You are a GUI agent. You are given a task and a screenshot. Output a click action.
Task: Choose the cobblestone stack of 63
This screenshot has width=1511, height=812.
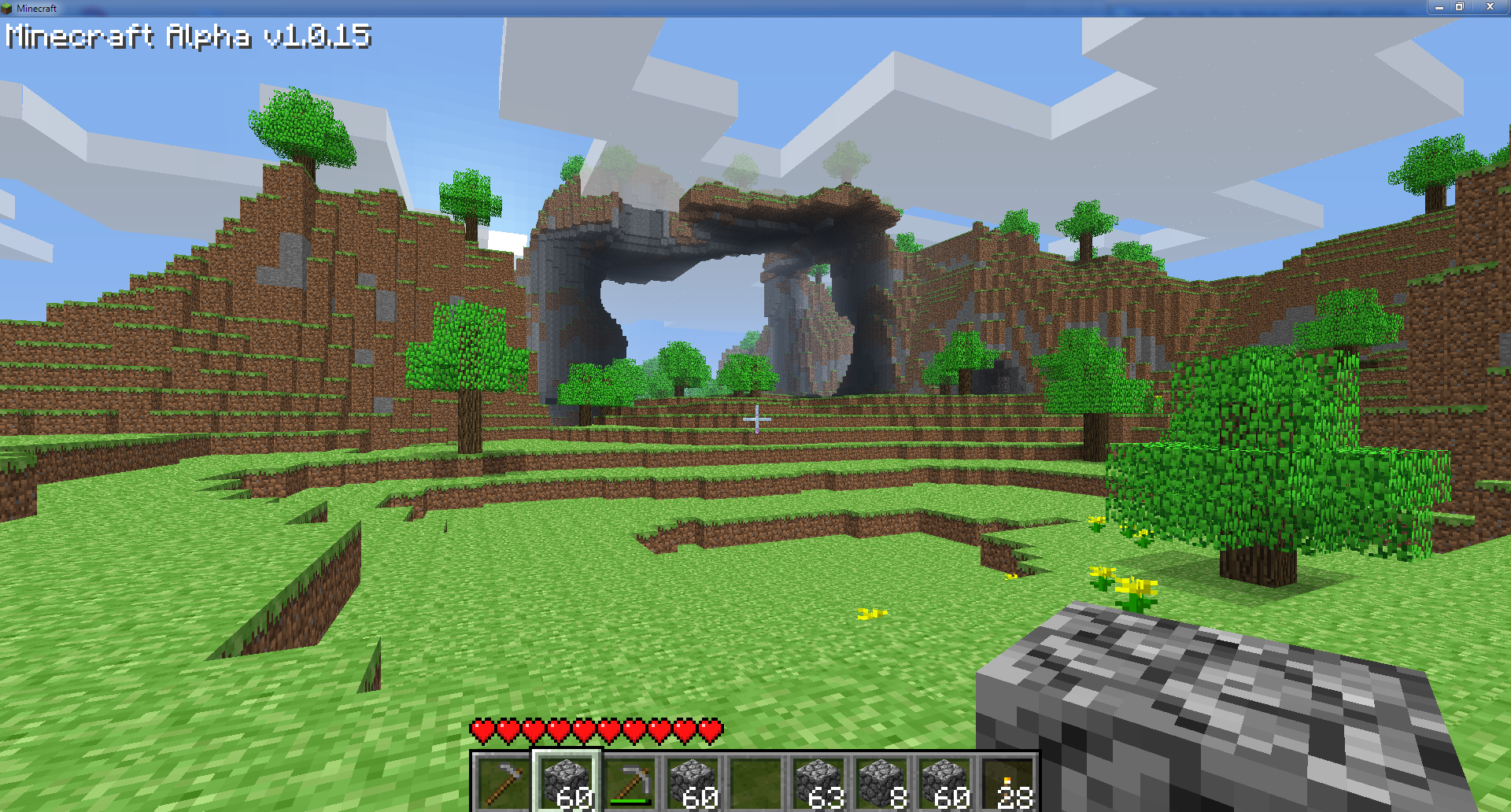[818, 782]
